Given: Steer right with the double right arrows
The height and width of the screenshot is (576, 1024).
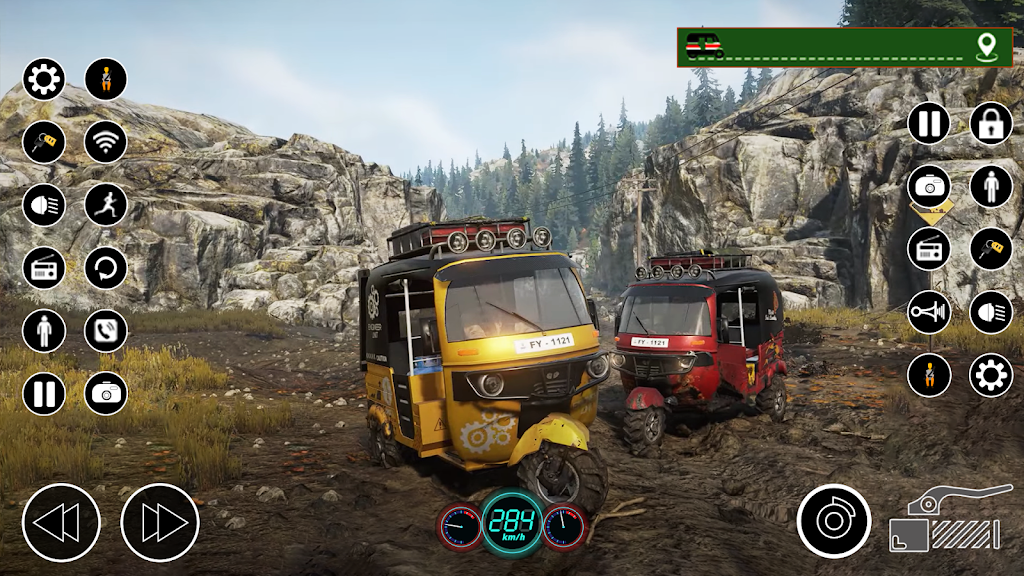Looking at the screenshot, I should (x=160, y=522).
